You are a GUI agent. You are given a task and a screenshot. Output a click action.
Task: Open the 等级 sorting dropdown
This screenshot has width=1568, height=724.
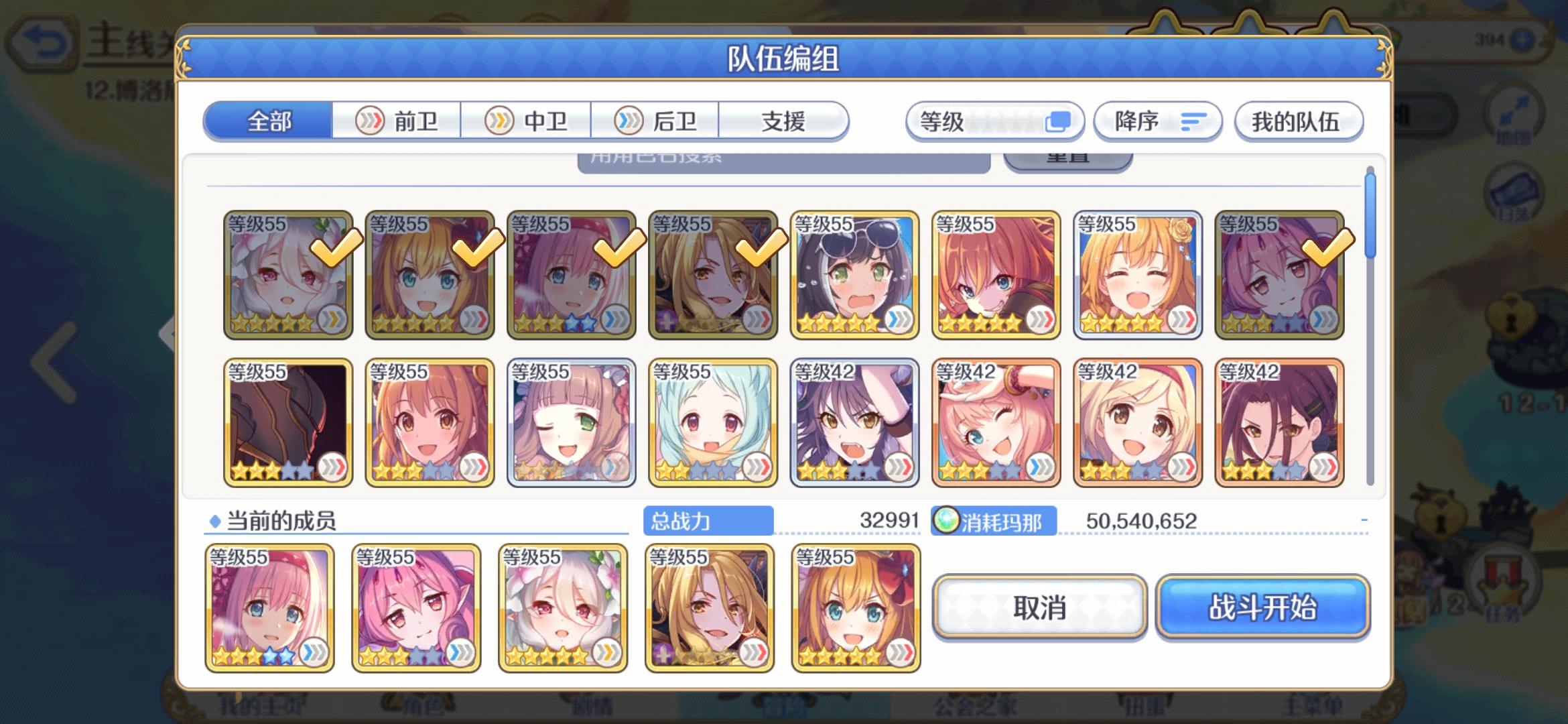995,121
